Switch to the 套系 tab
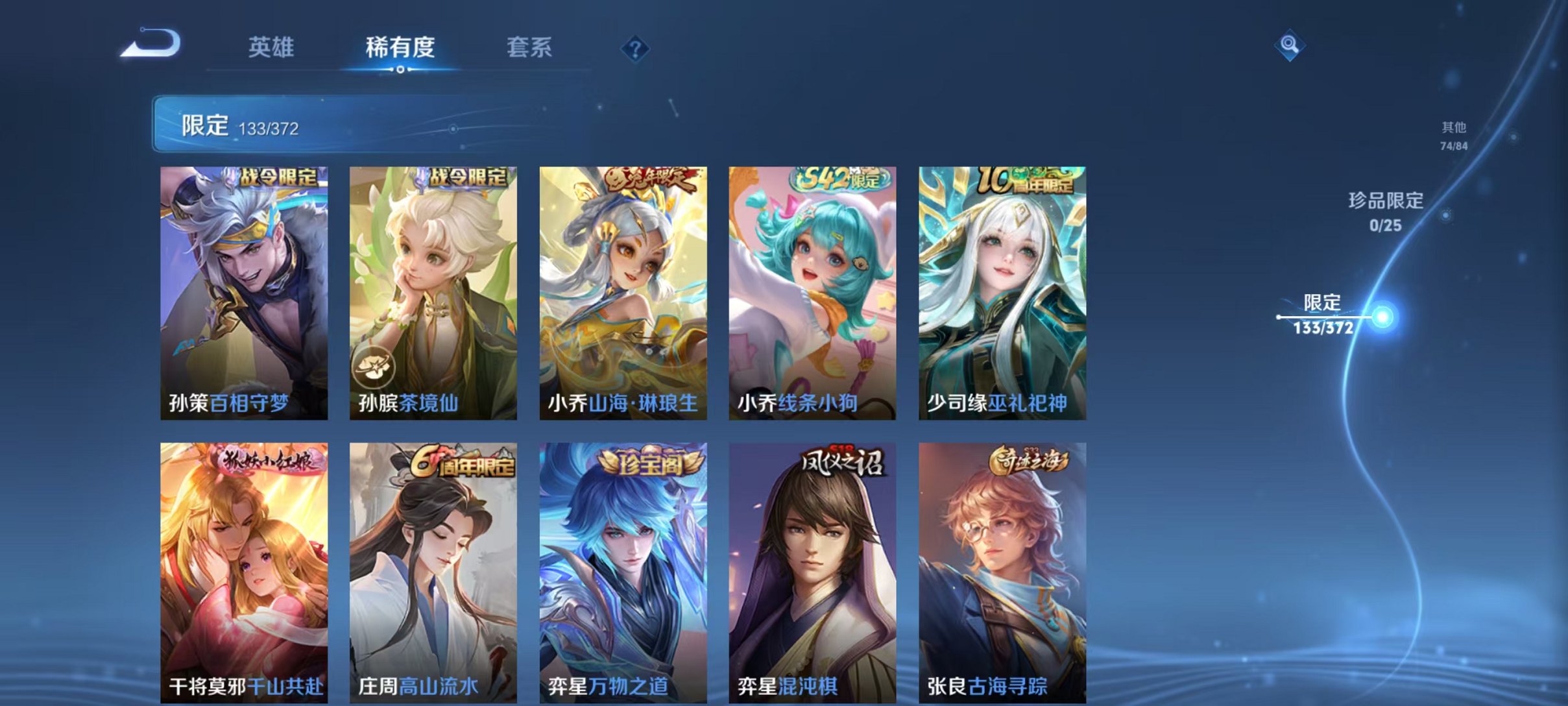The height and width of the screenshot is (706, 1568). pyautogui.click(x=529, y=47)
